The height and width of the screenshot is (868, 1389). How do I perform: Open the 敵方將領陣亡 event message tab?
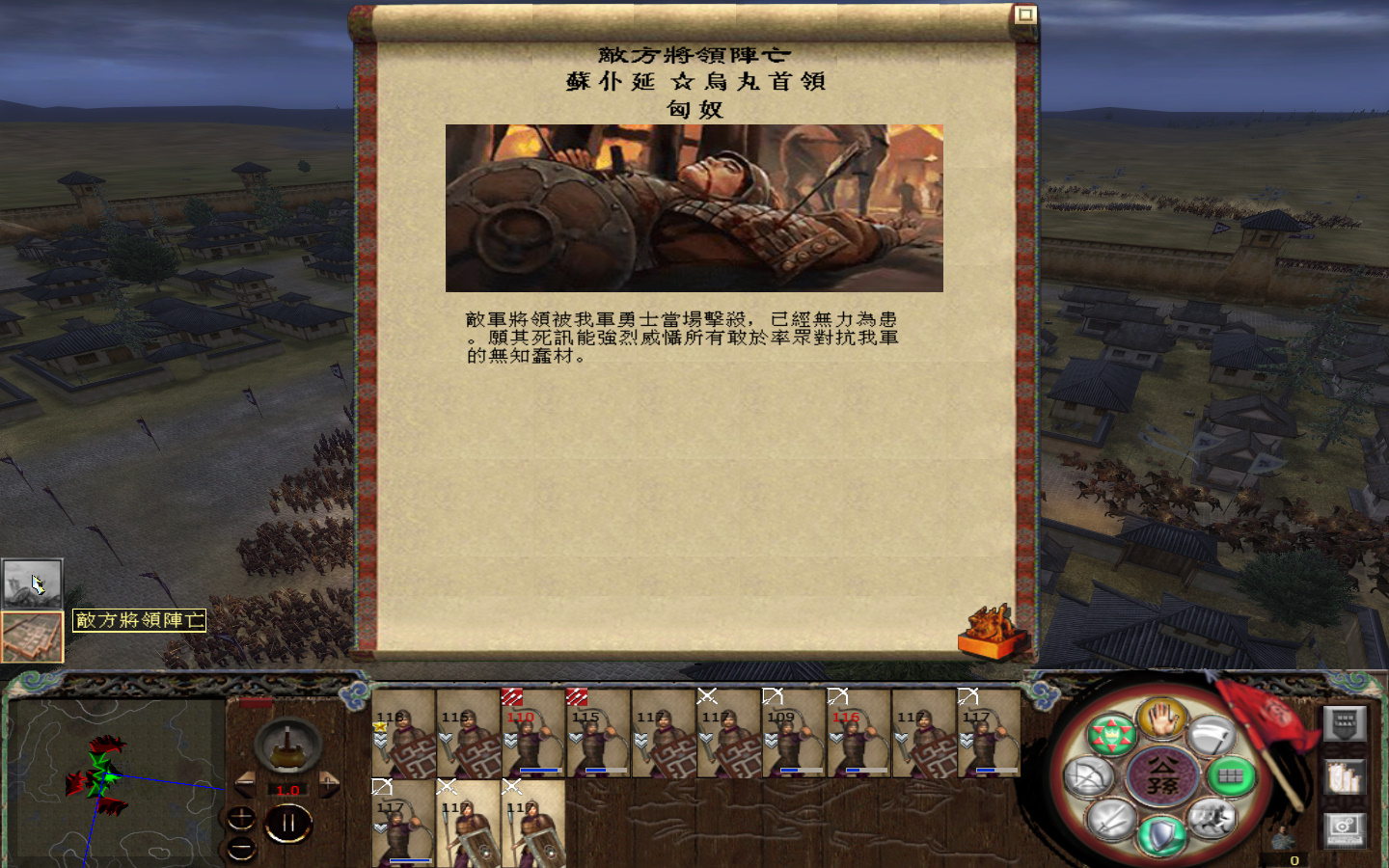click(33, 635)
